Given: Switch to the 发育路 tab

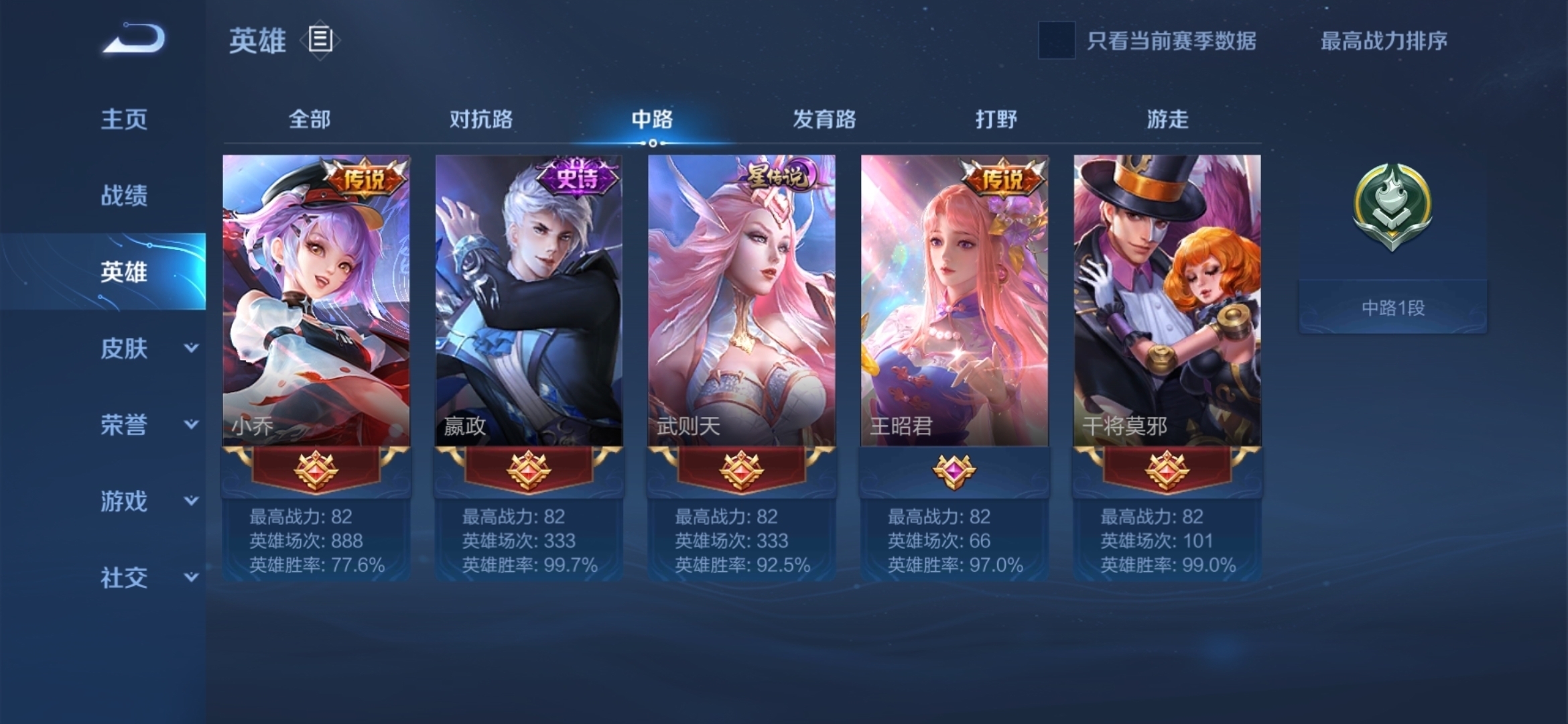Looking at the screenshot, I should tap(824, 119).
